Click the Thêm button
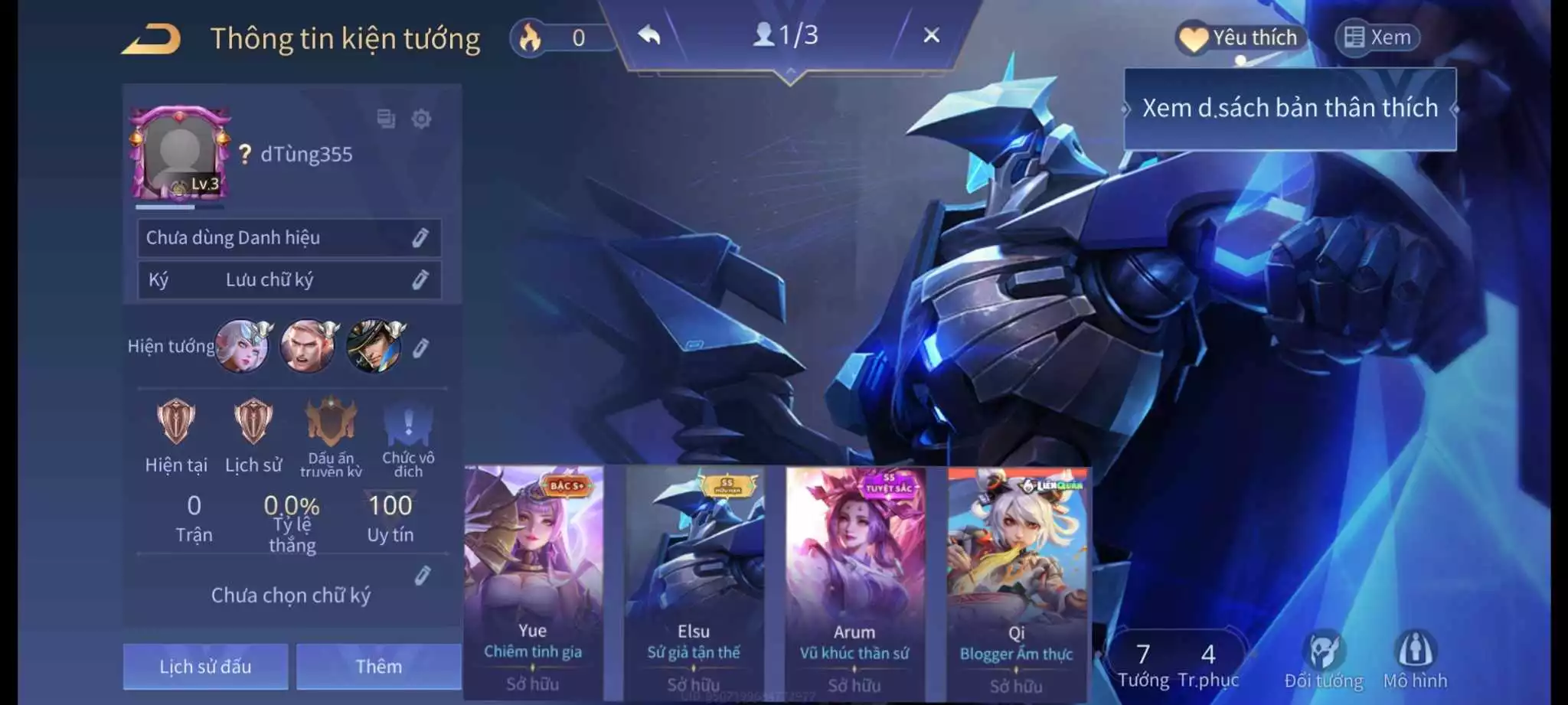This screenshot has width=1568, height=705. point(378,666)
